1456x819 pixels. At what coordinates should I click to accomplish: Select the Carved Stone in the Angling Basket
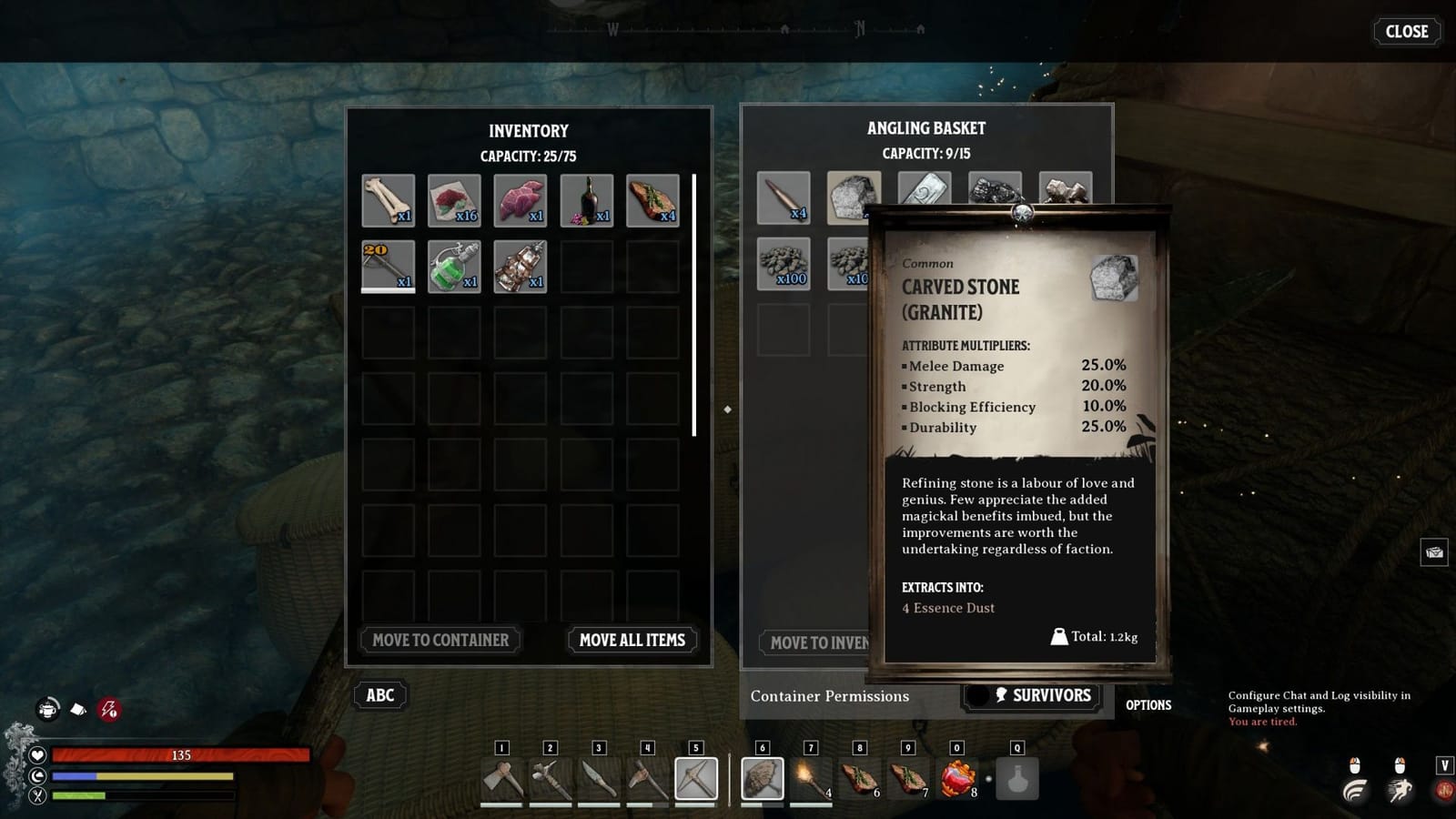(853, 198)
